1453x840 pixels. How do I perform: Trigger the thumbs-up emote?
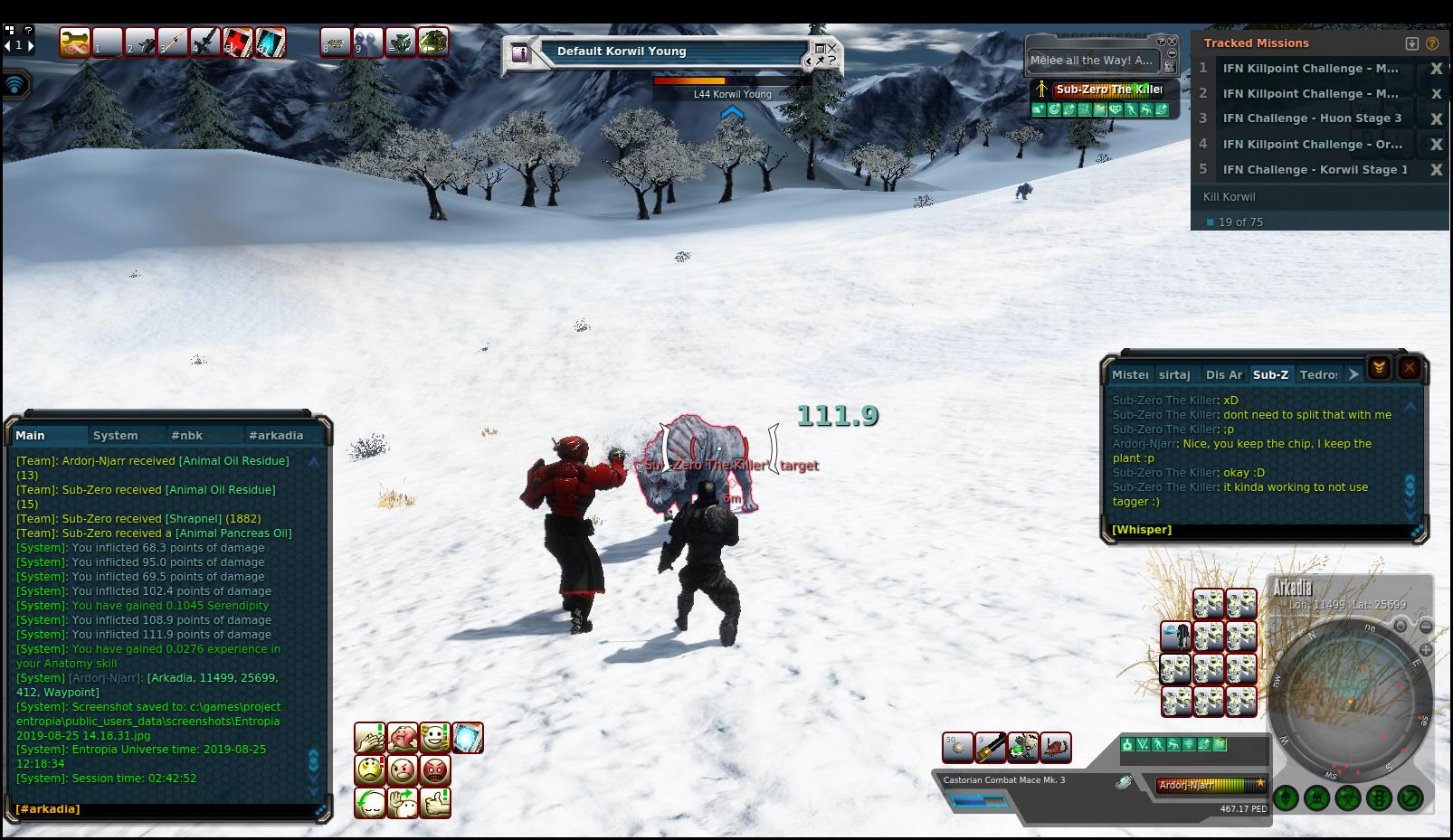[x=435, y=802]
